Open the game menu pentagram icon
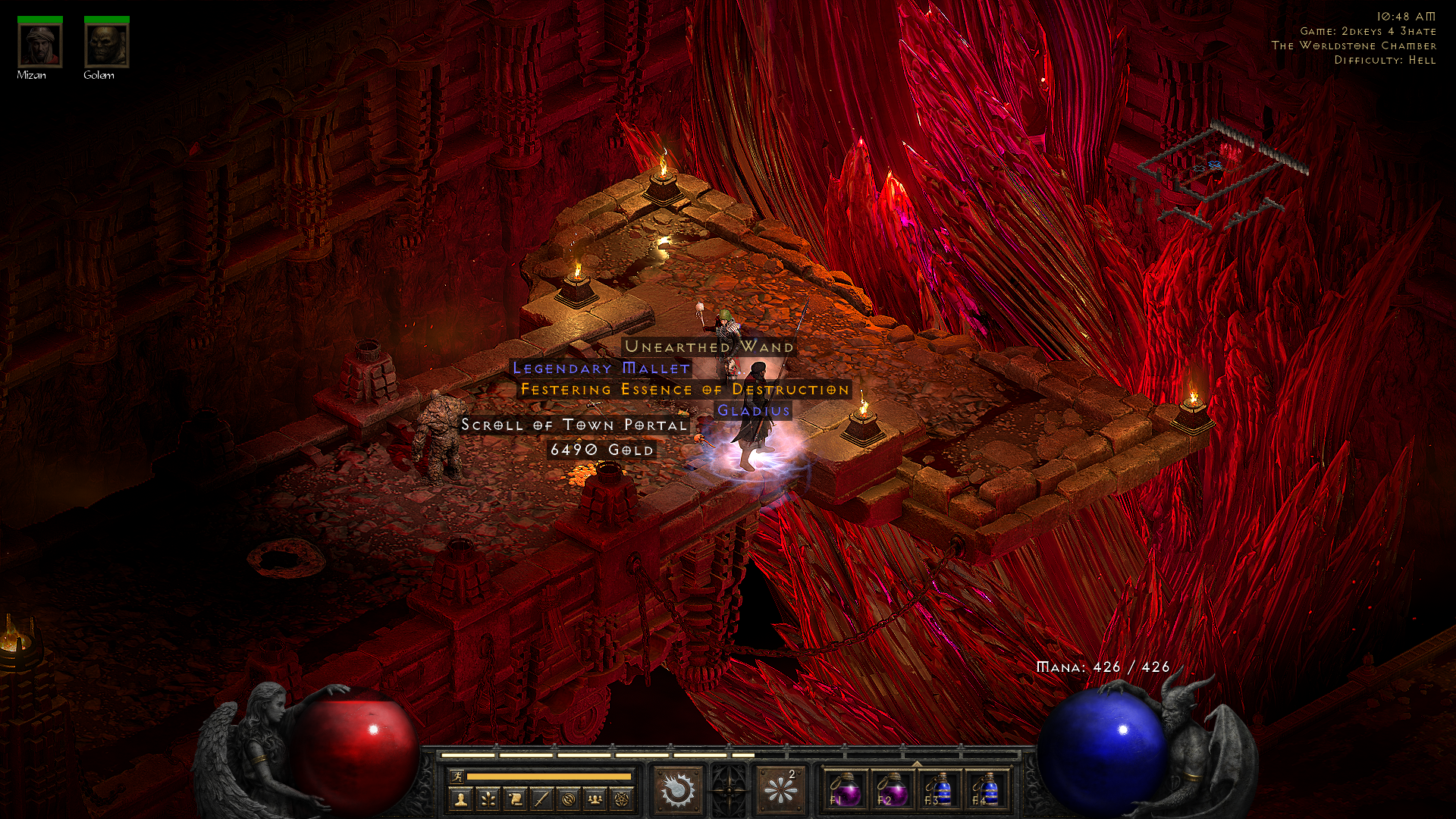Image resolution: width=1456 pixels, height=819 pixels. click(x=622, y=799)
